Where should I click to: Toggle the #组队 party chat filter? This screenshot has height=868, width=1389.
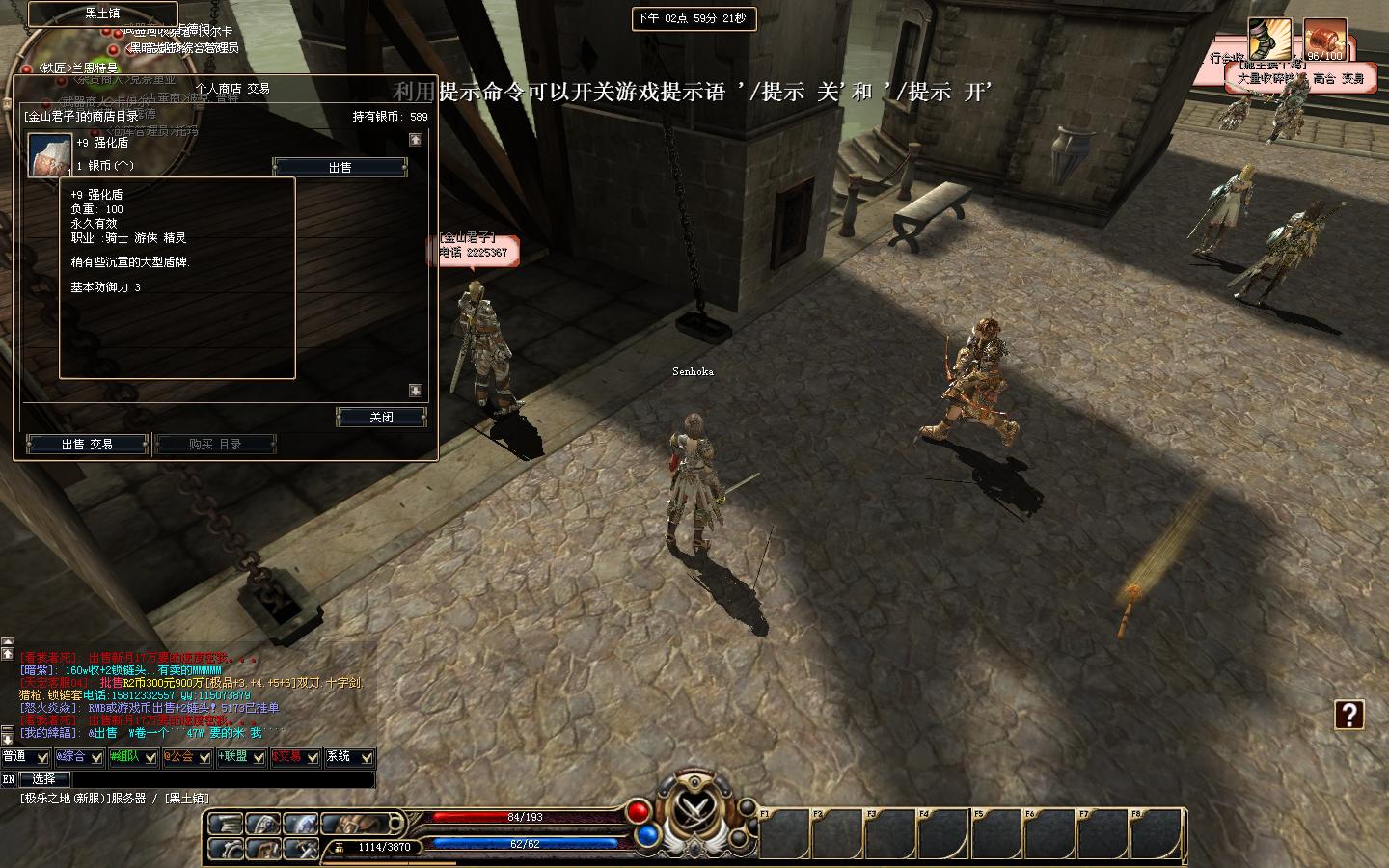133,757
